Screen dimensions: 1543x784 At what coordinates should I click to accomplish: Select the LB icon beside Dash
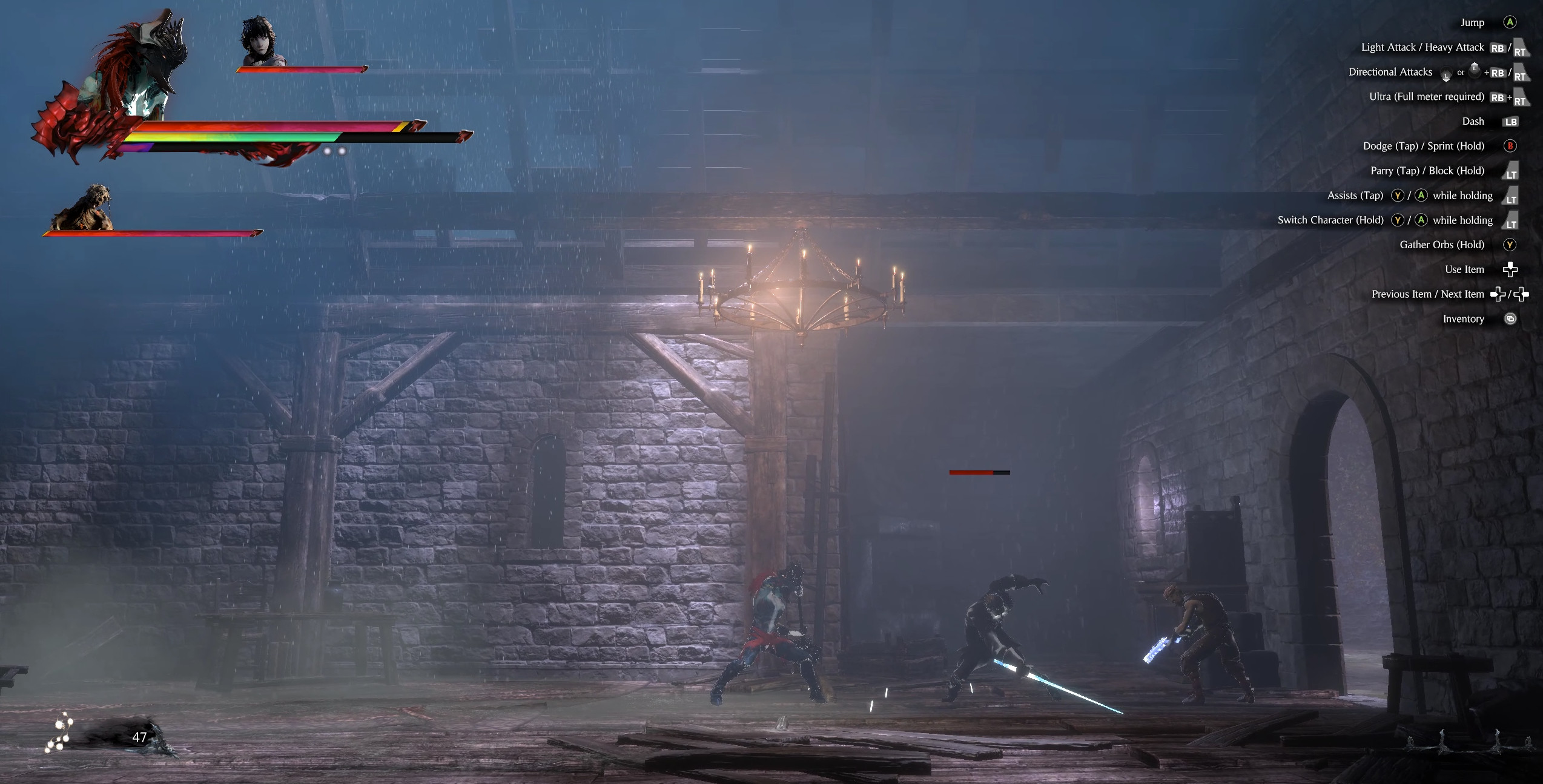(x=1511, y=122)
